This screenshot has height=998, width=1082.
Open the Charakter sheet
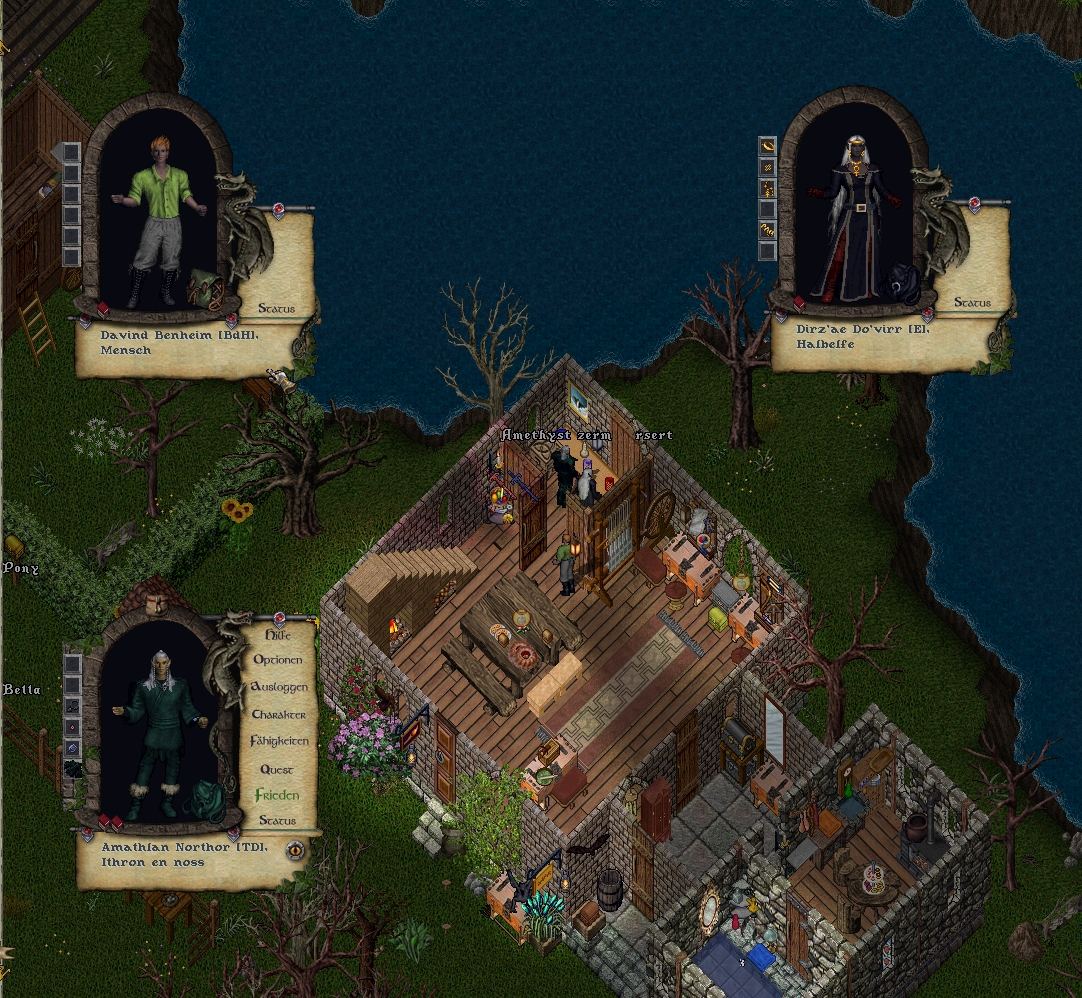click(x=278, y=715)
